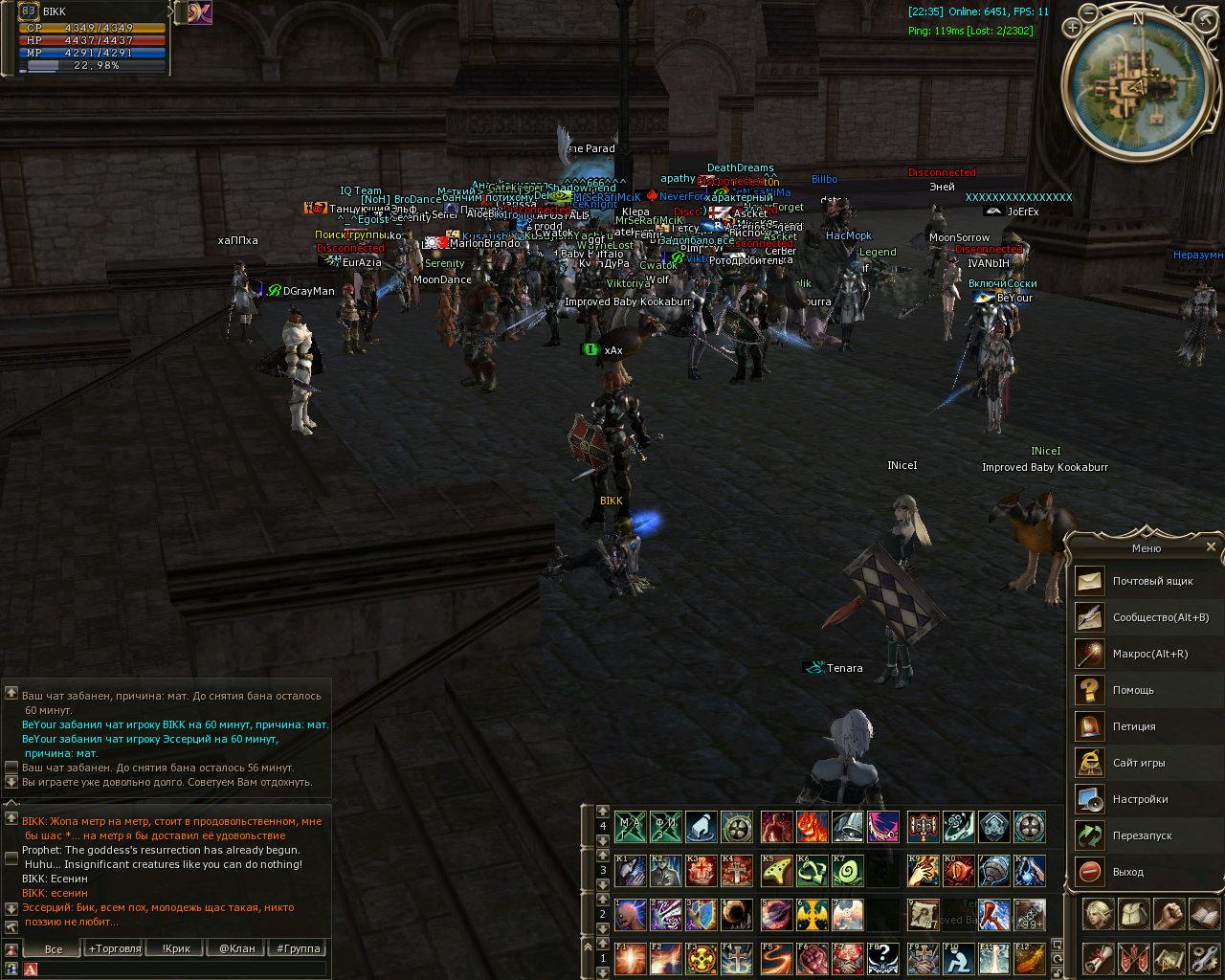The height and width of the screenshot is (980, 1225).
Task: Switch chat to the !Крик tab
Action: 175,948
